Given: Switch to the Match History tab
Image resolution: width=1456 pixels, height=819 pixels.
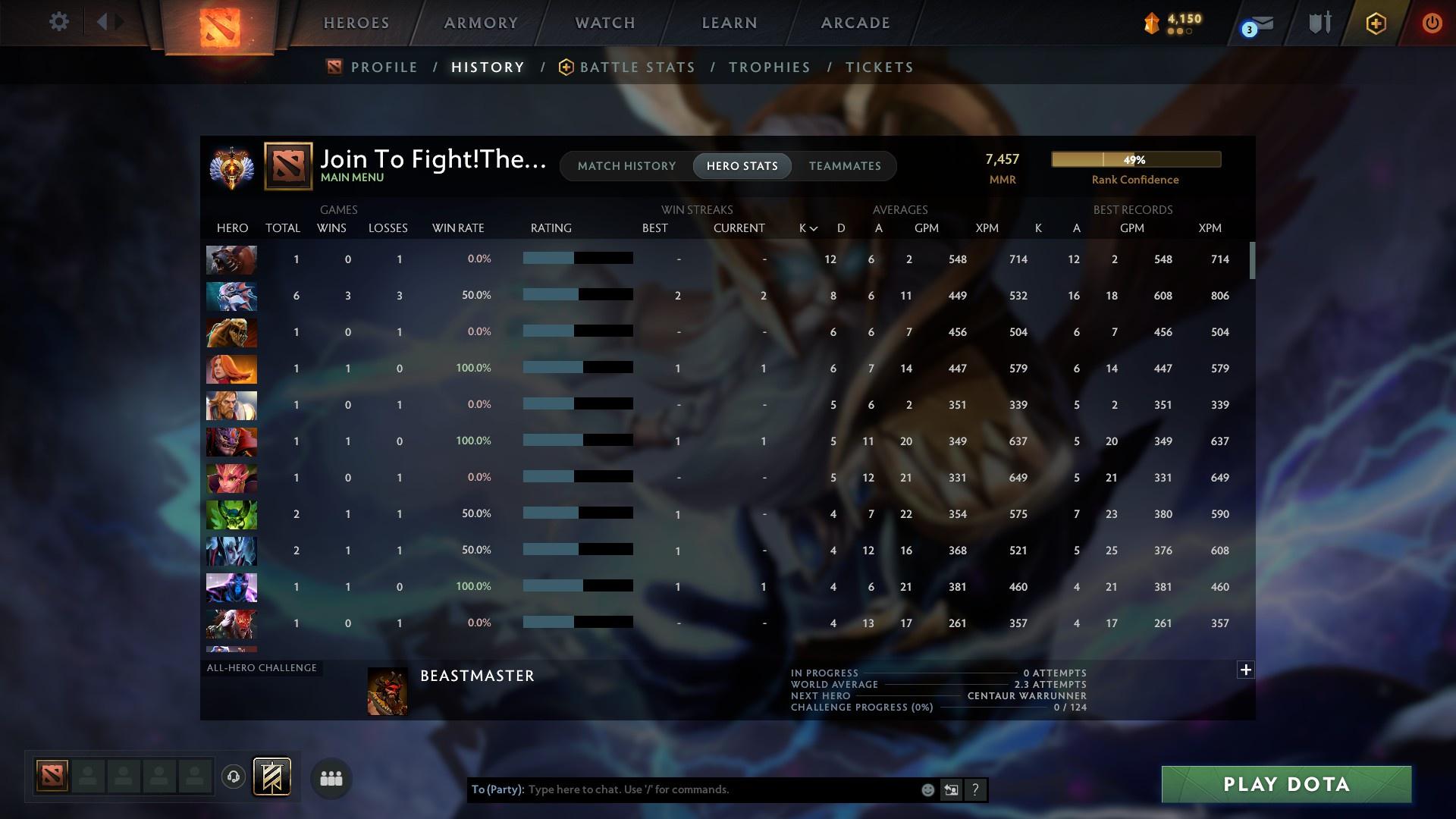Looking at the screenshot, I should click(626, 165).
